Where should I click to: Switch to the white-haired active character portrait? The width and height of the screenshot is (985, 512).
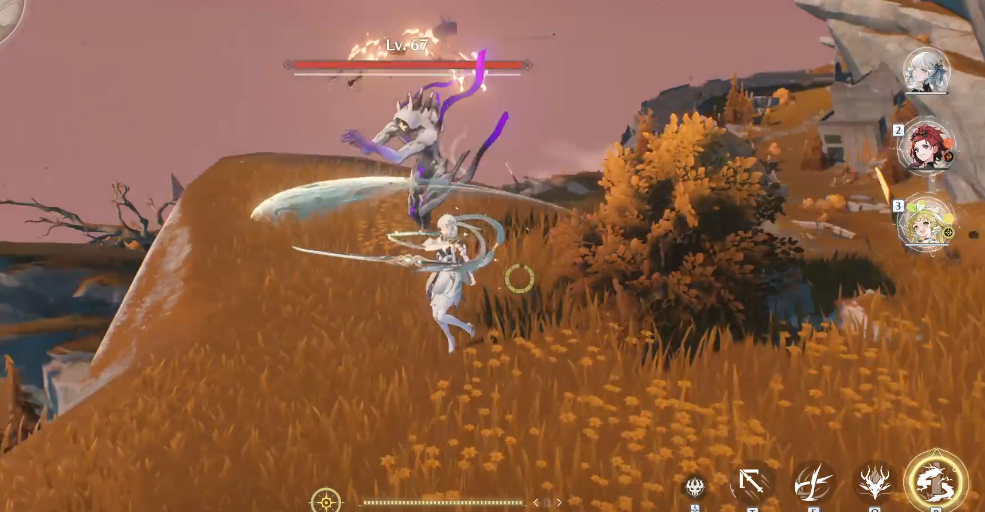point(925,70)
